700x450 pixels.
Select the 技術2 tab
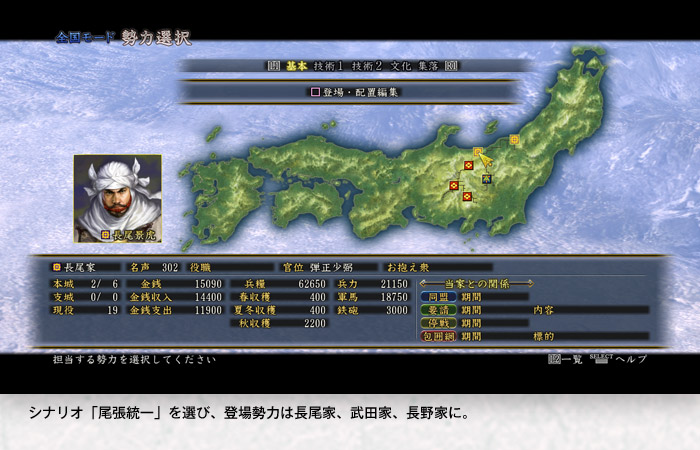point(369,66)
